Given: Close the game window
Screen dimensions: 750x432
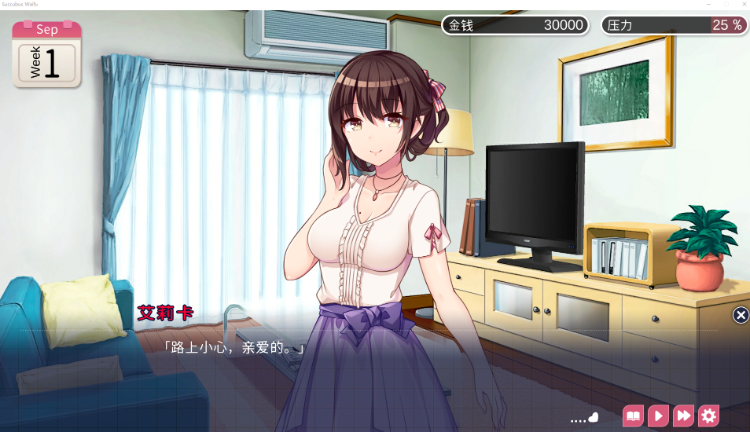Looking at the screenshot, I should coord(743,4).
